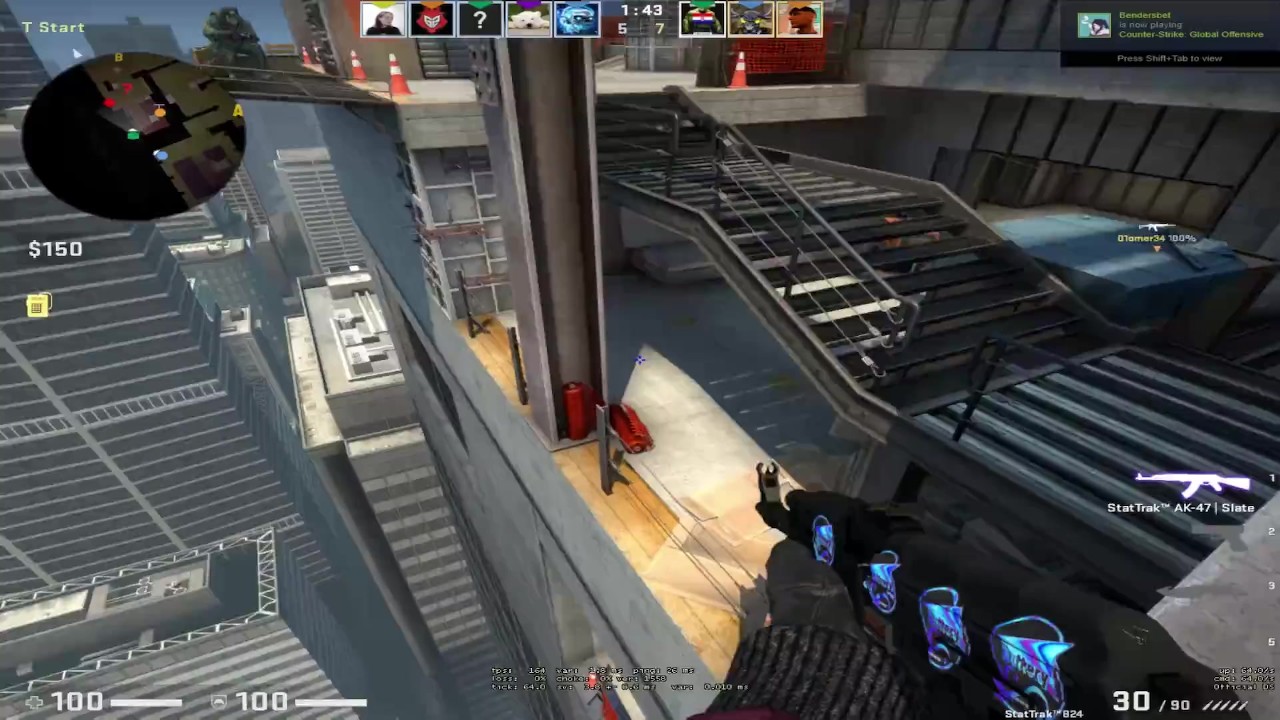The width and height of the screenshot is (1280, 720).
Task: Click the yellow buy zone cart icon
Action: 37,305
